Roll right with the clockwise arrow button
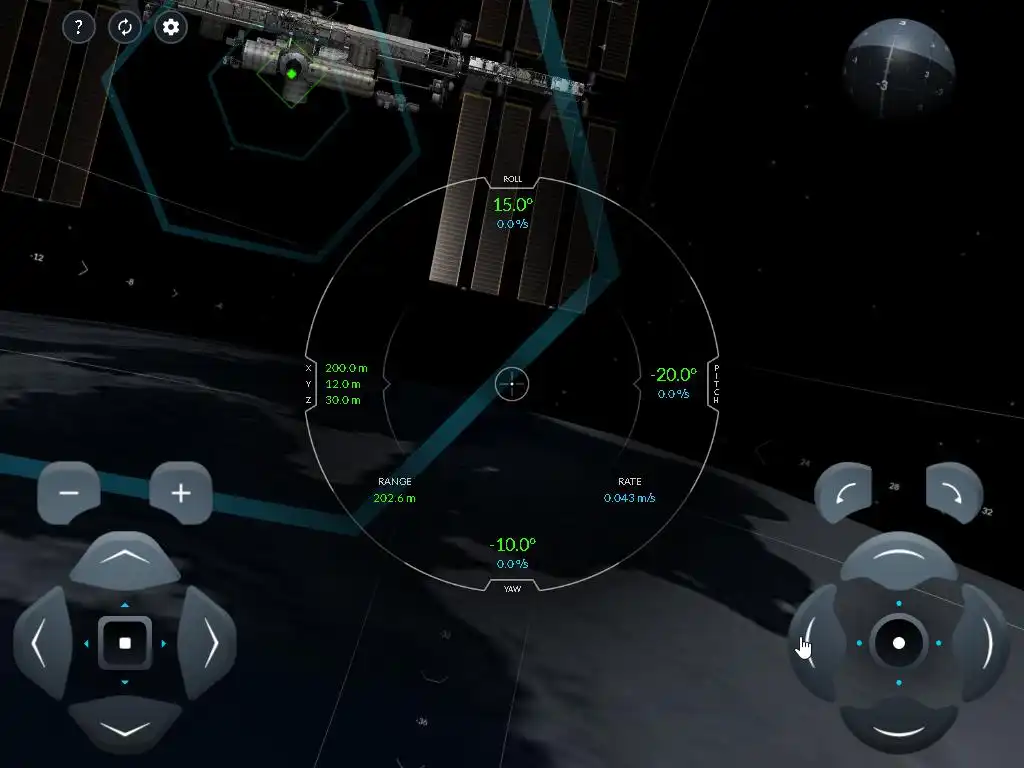Screen dimensions: 1024x768 pos(955,493)
